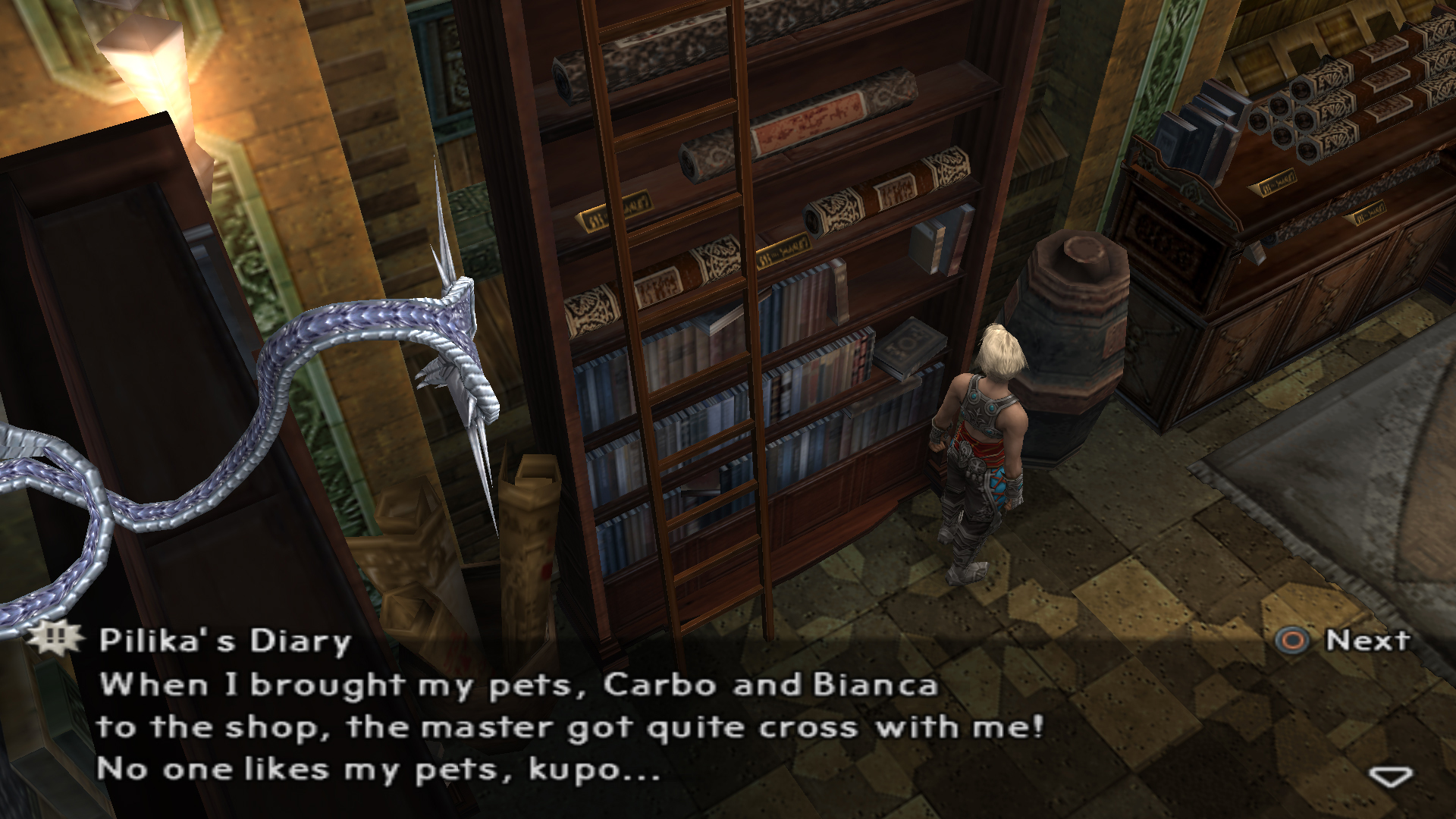Advance dialogue with the down arrow indicator
Screen dimensions: 1456x819
(1391, 777)
